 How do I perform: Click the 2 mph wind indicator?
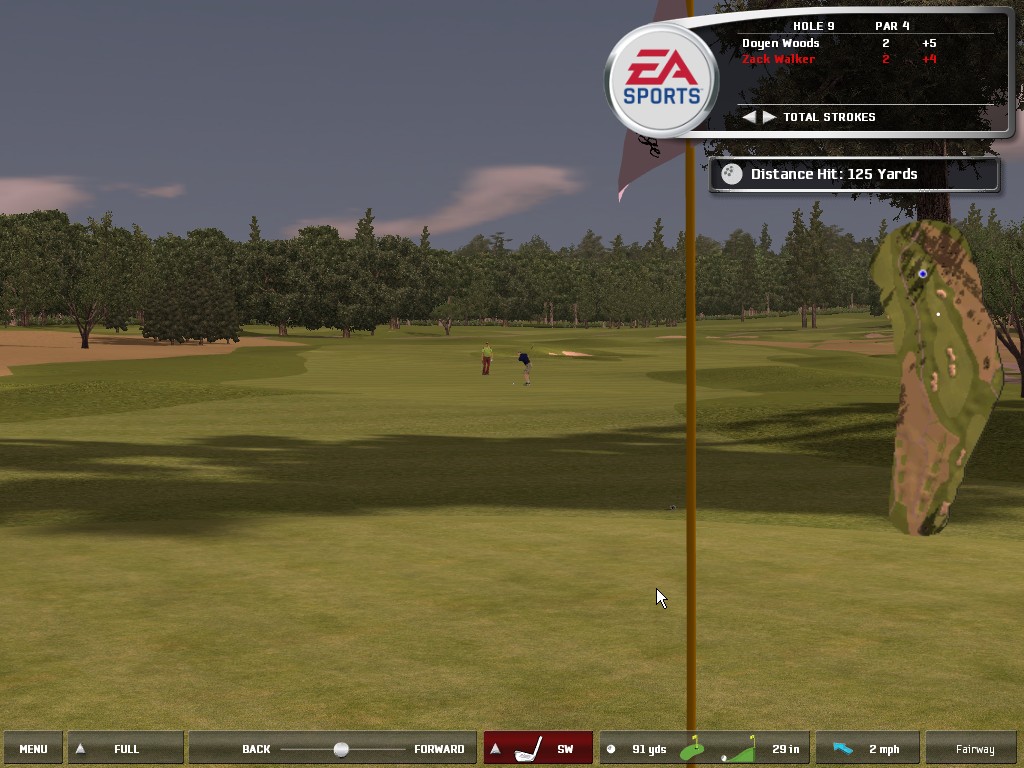coord(867,749)
